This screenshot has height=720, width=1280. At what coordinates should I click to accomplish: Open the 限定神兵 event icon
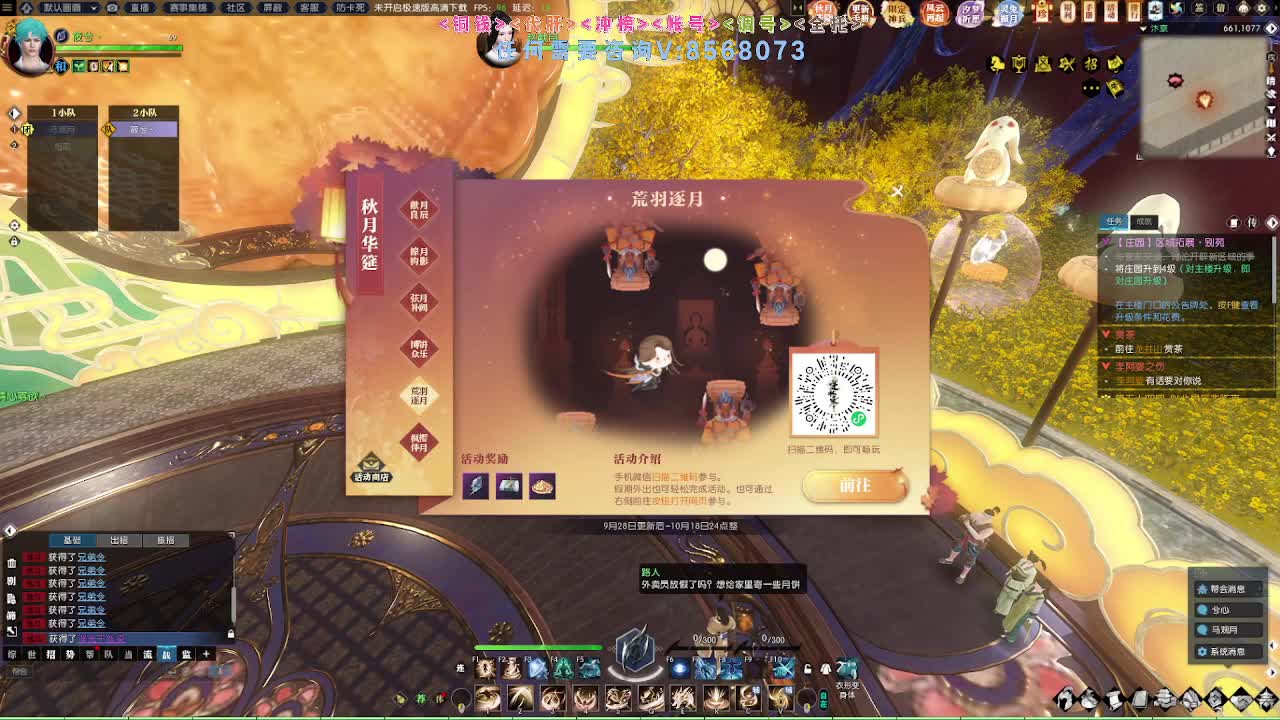(x=897, y=13)
